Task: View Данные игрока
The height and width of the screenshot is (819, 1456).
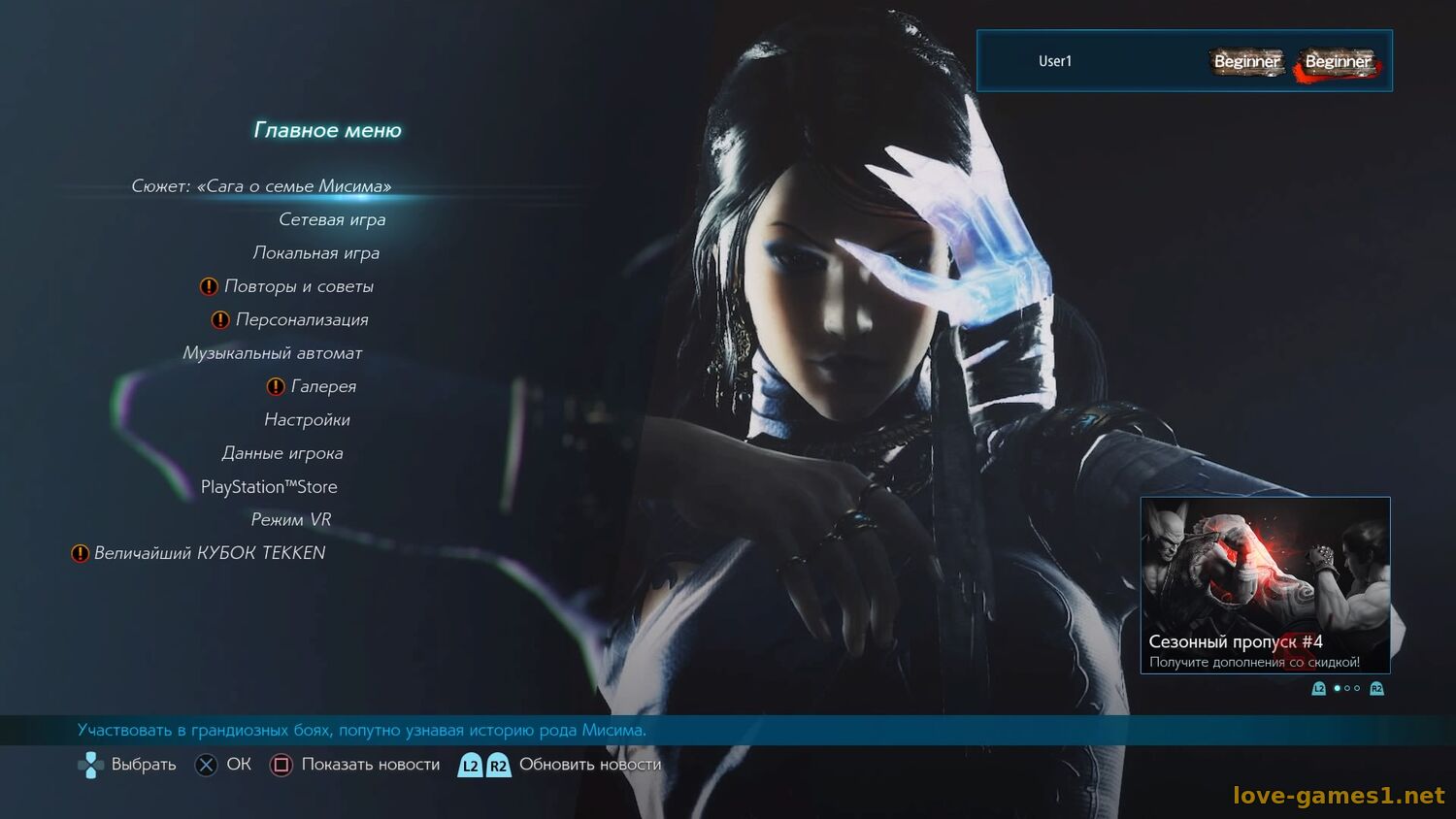Action: (281, 453)
